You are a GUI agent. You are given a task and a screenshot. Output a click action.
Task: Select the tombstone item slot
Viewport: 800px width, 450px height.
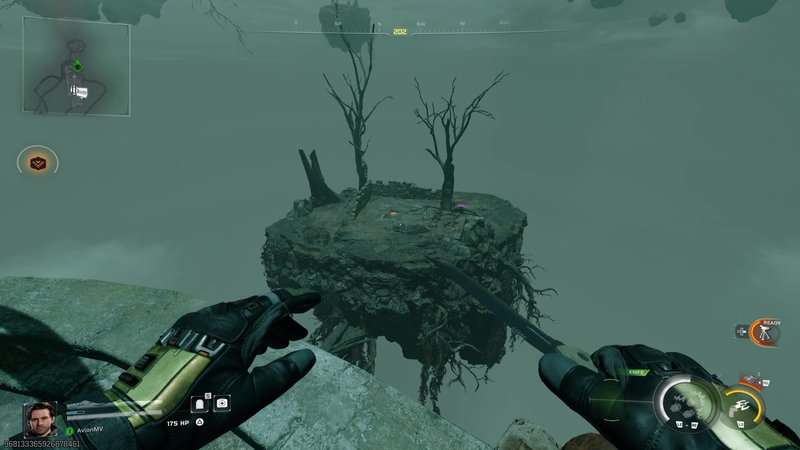pos(199,404)
